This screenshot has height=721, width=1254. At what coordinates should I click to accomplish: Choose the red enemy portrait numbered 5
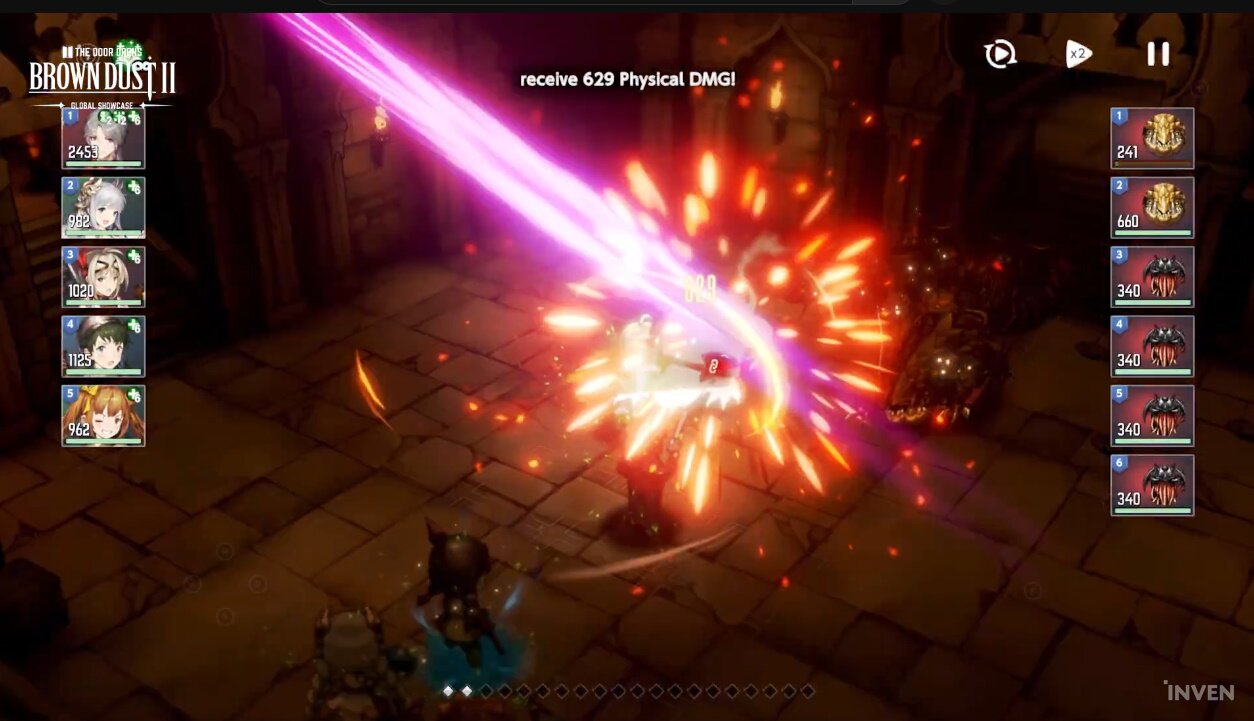[x=1152, y=415]
